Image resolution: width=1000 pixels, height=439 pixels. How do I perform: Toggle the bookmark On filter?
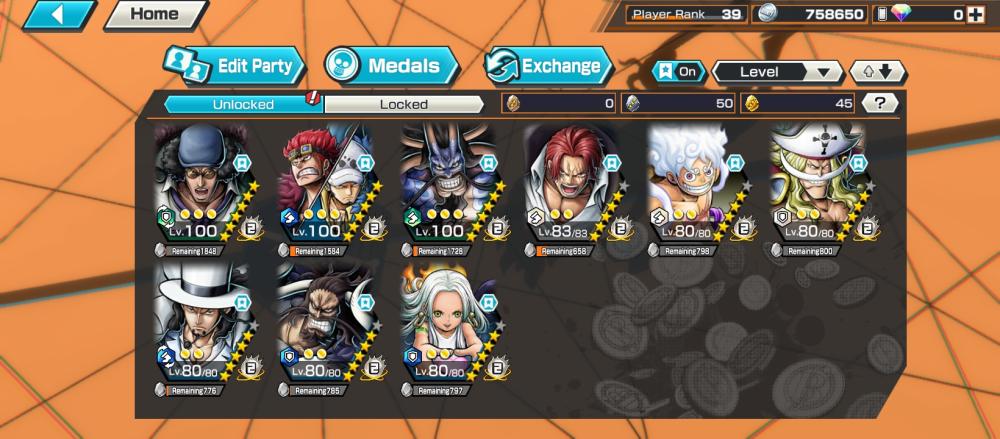677,72
